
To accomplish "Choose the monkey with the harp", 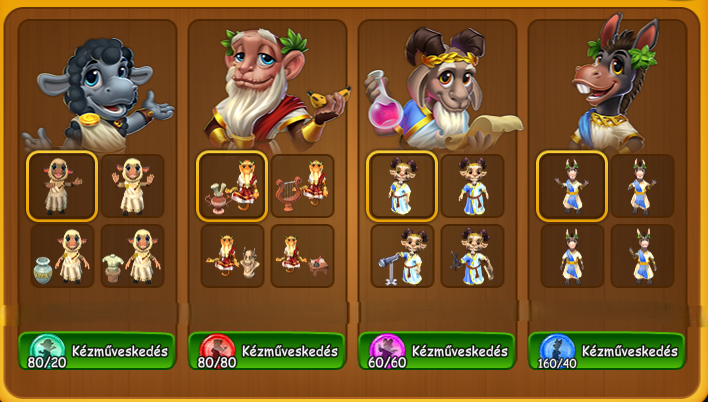I will [302, 186].
